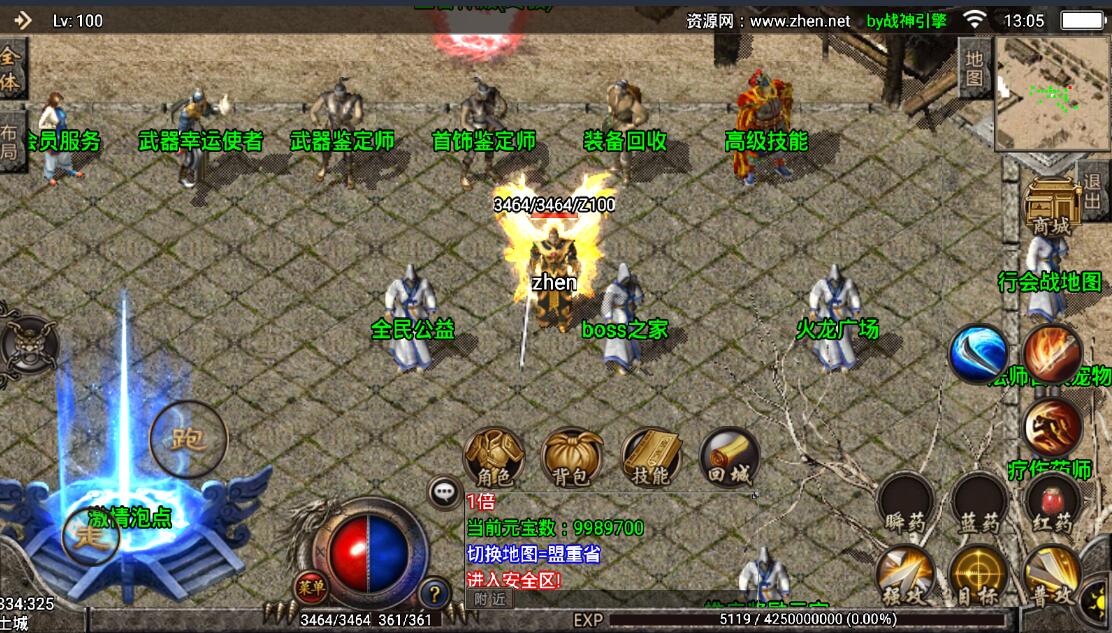Open the chat speech bubble icon
Screen dimensions: 1112x633
[444, 491]
